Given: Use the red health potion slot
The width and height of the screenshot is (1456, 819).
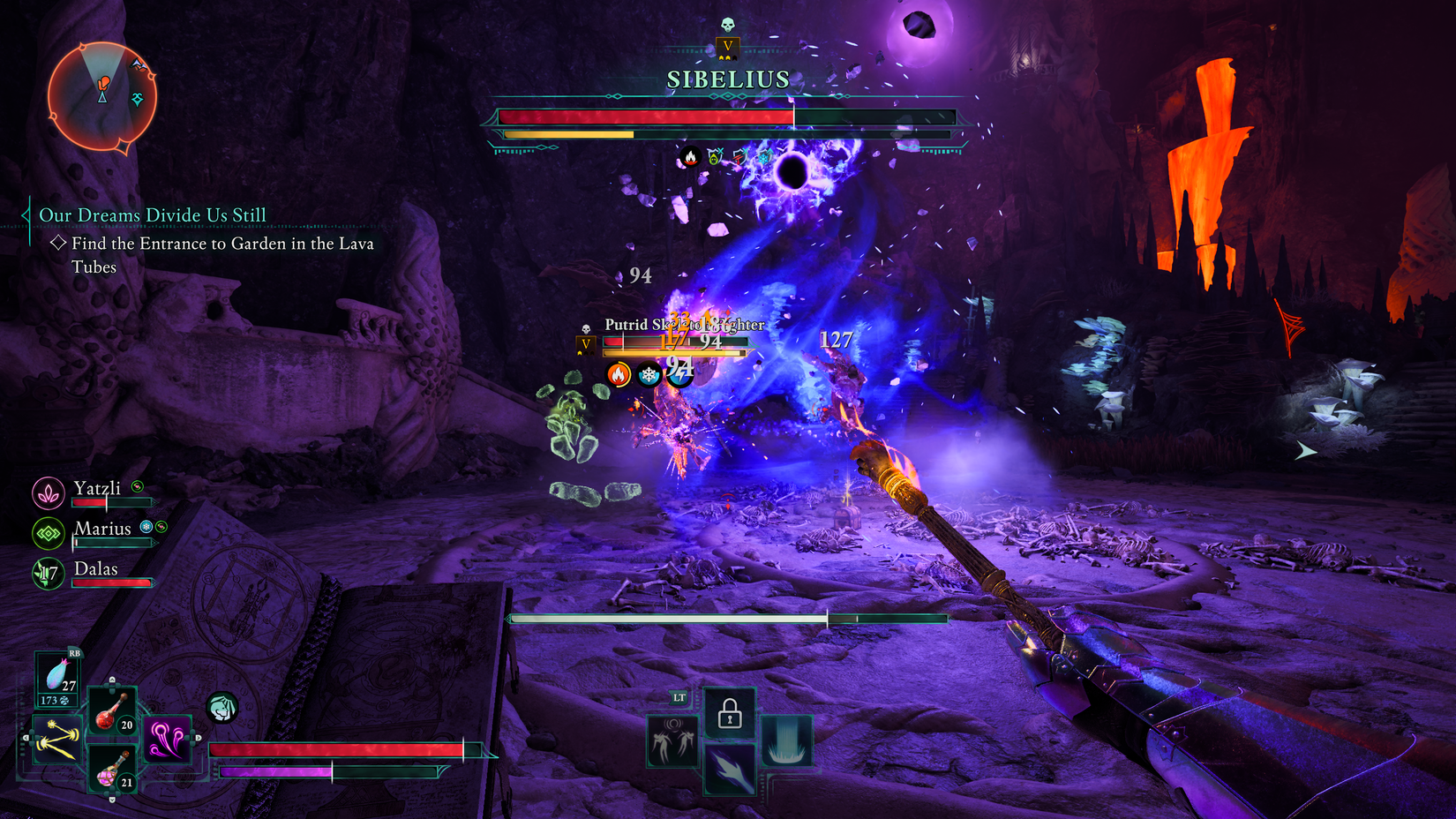Looking at the screenshot, I should tap(111, 711).
